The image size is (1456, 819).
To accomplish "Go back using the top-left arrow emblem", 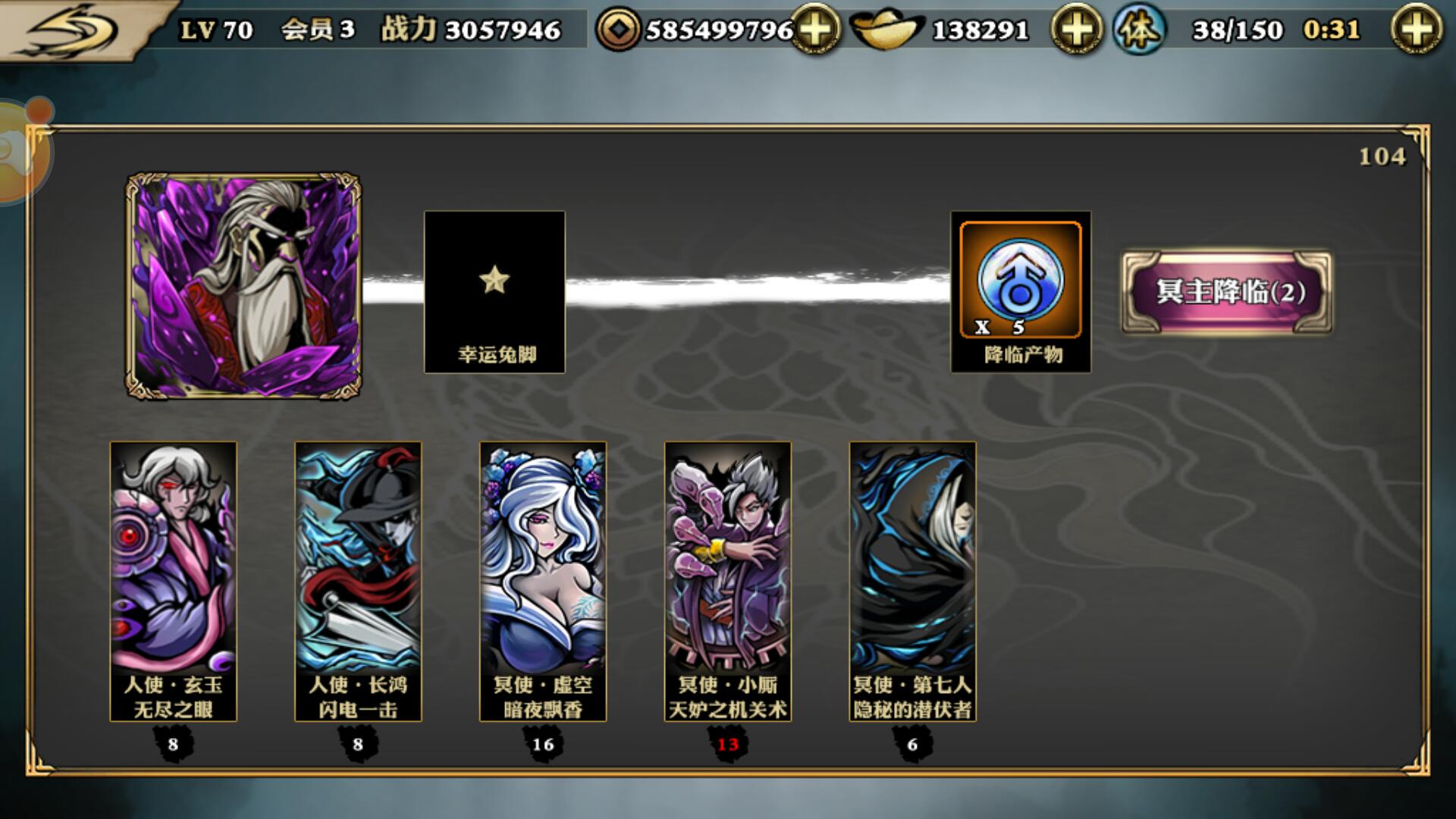I will 72,30.
